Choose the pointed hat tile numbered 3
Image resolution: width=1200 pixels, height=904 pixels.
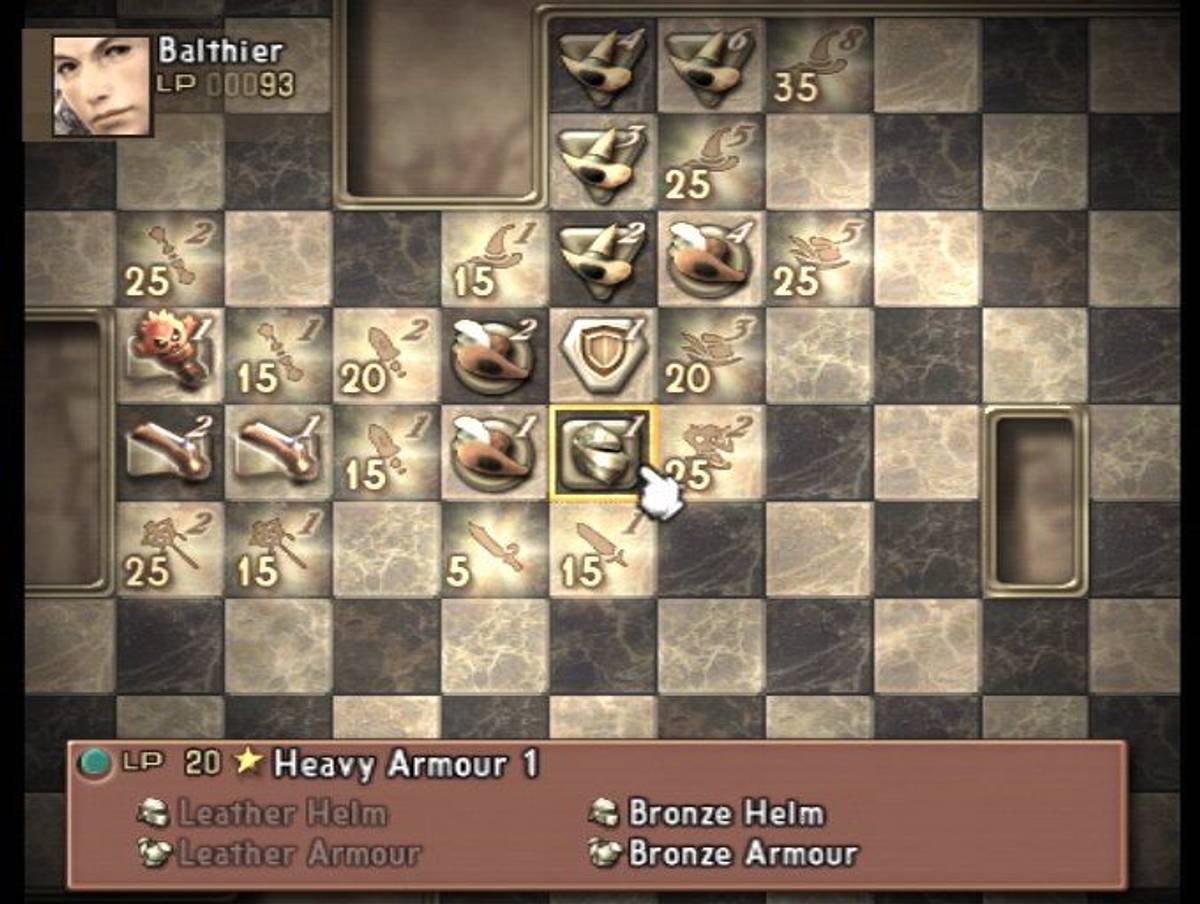click(600, 162)
